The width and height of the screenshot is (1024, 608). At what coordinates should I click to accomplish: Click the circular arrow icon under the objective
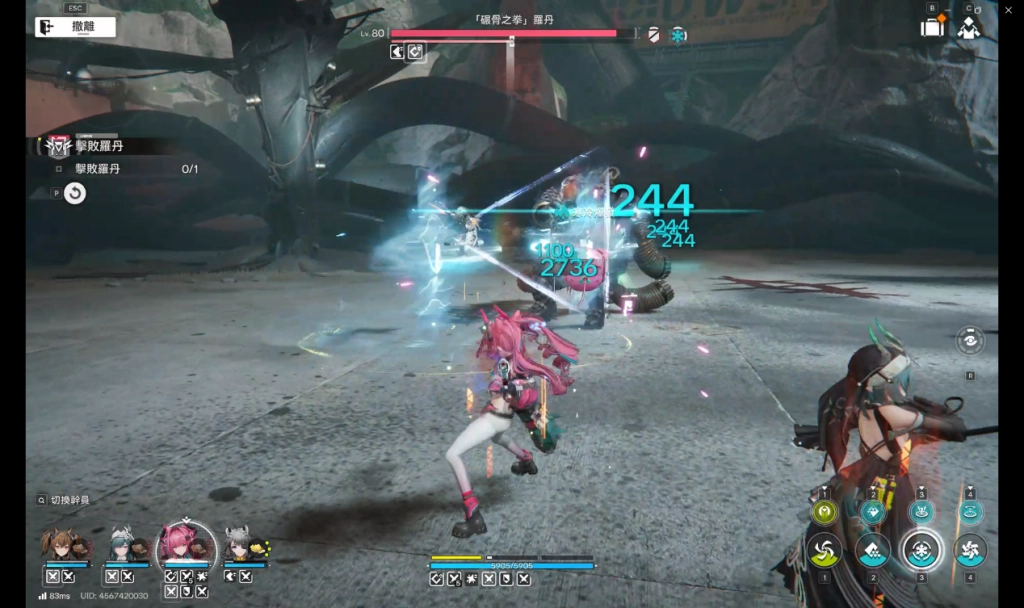[x=75, y=194]
